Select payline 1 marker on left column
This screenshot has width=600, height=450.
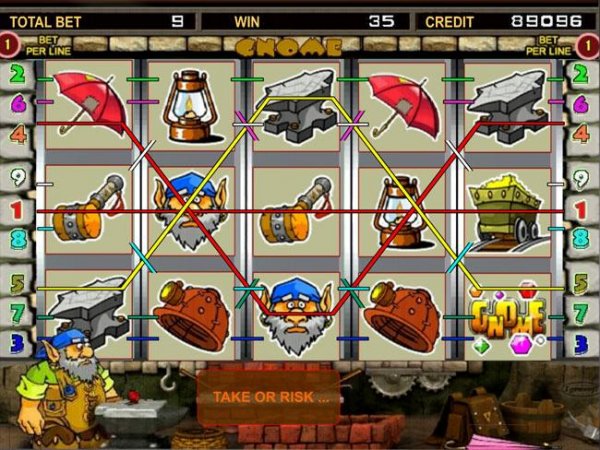[x=17, y=211]
